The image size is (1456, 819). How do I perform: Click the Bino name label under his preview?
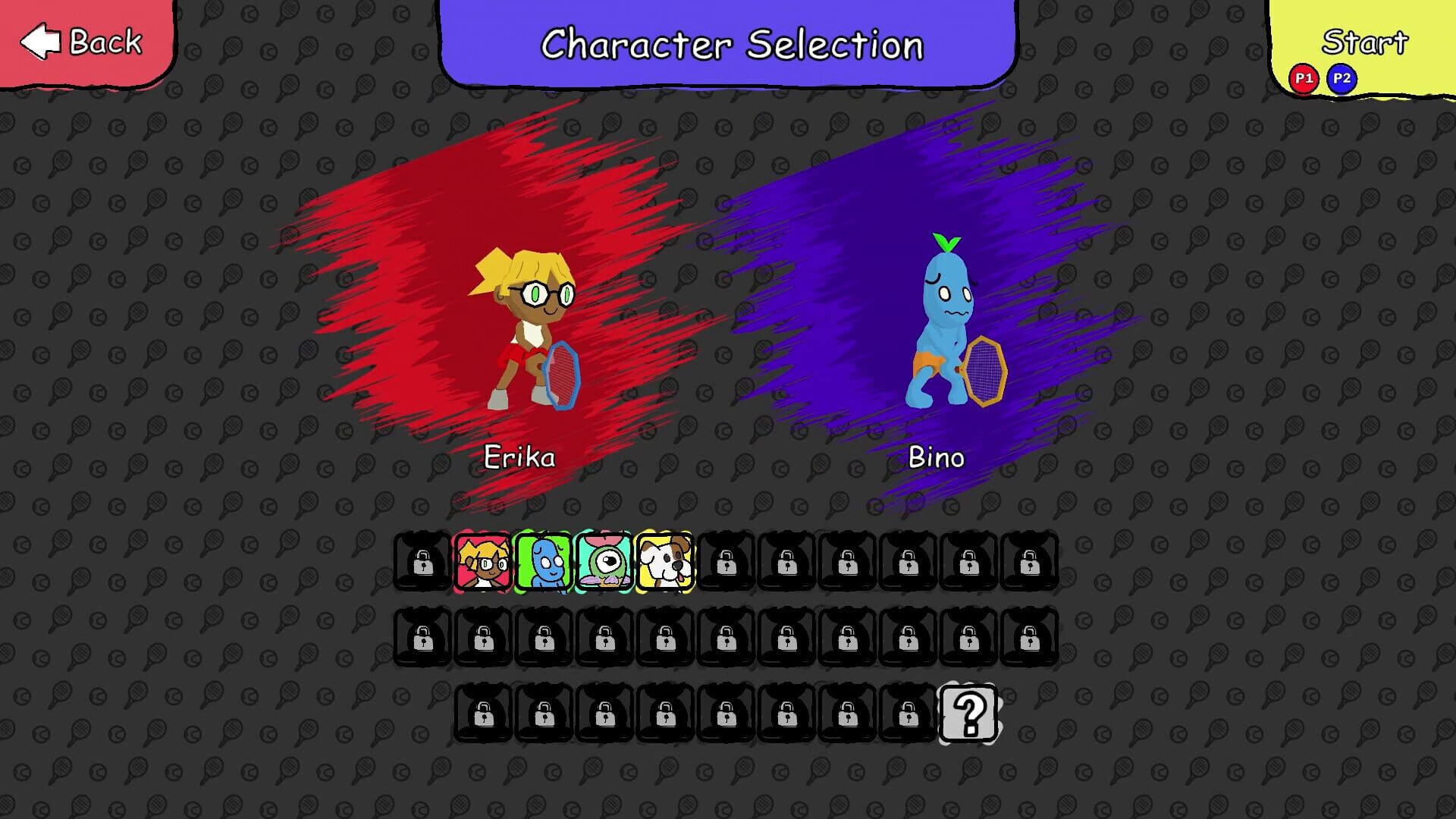[936, 457]
